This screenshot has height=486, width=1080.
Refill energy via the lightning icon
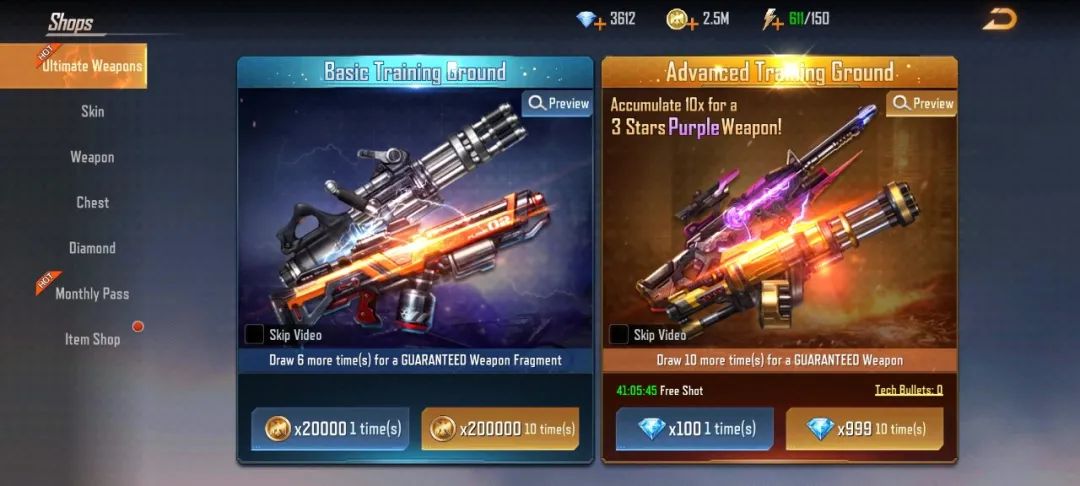(x=772, y=19)
